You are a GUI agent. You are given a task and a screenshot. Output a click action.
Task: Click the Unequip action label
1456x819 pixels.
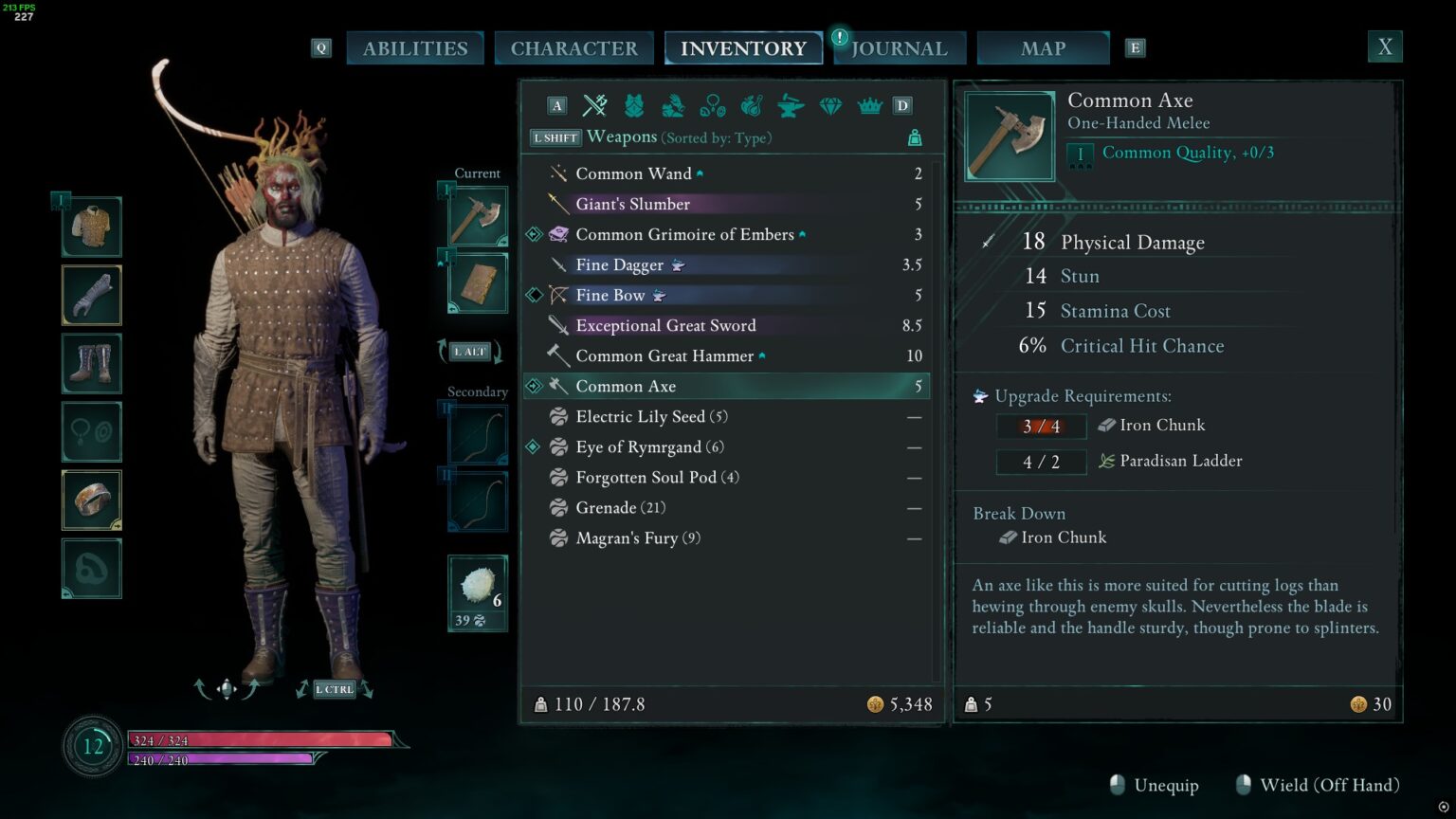pyautogui.click(x=1167, y=785)
